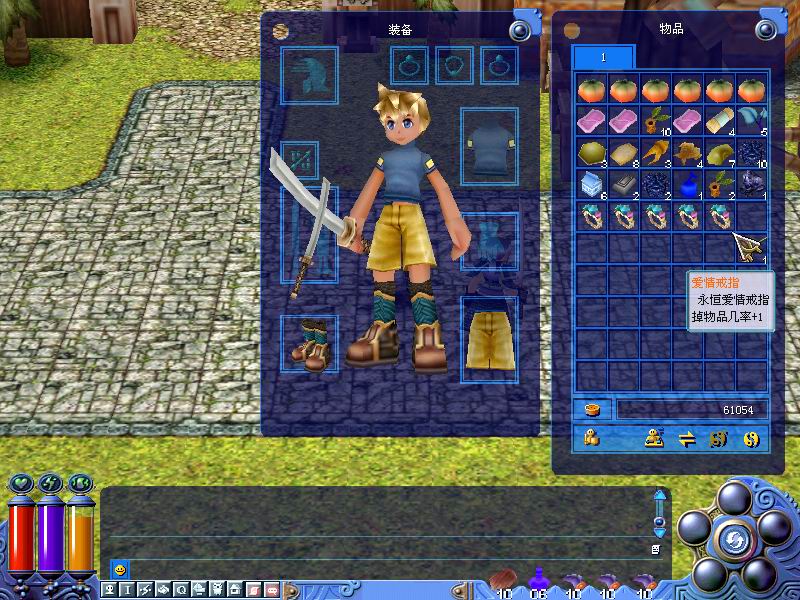Close the equipment (装备) panel
The width and height of the screenshot is (800, 600).
[519, 30]
